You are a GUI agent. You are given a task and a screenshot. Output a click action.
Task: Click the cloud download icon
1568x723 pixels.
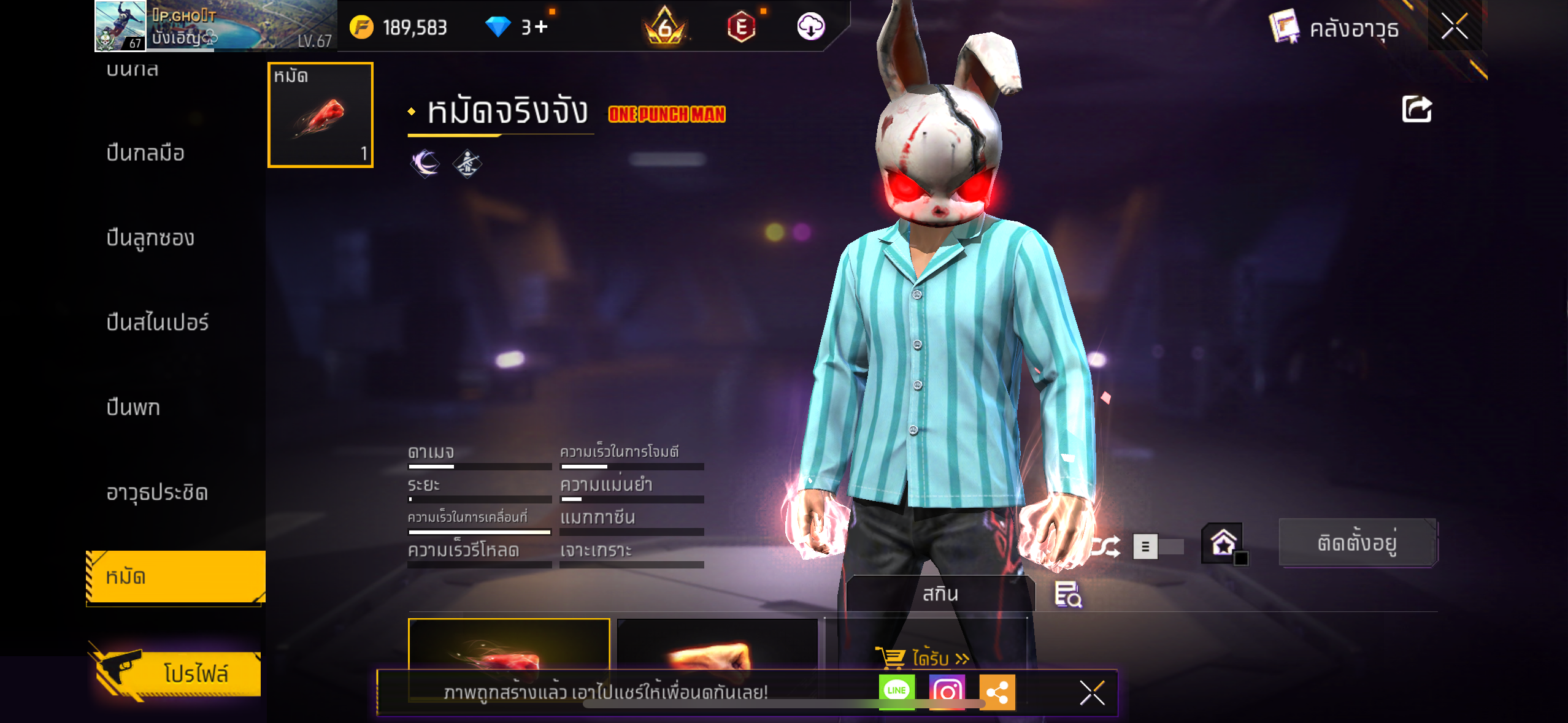[810, 26]
